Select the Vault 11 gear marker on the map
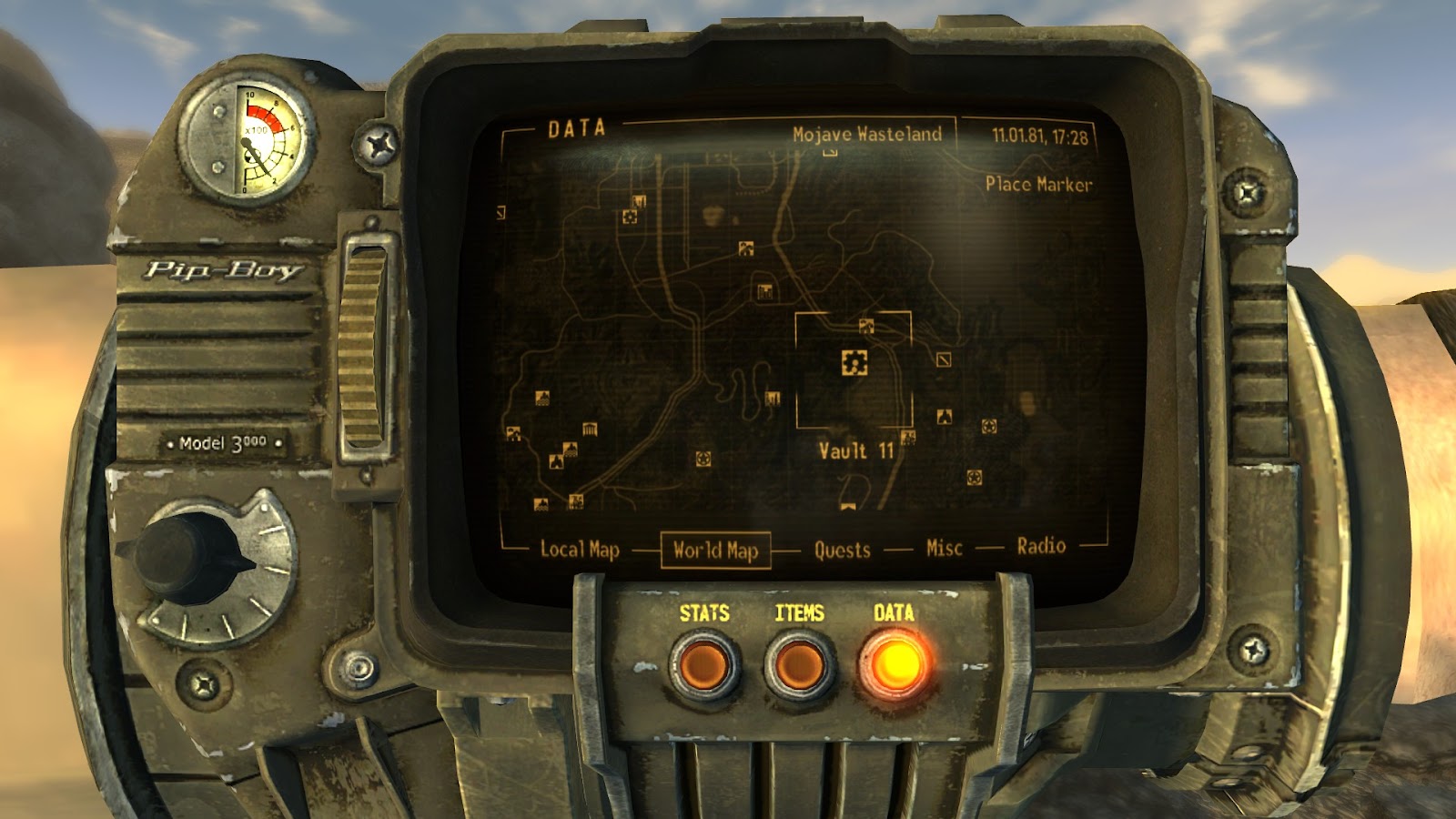Image resolution: width=1456 pixels, height=819 pixels. coord(854,363)
